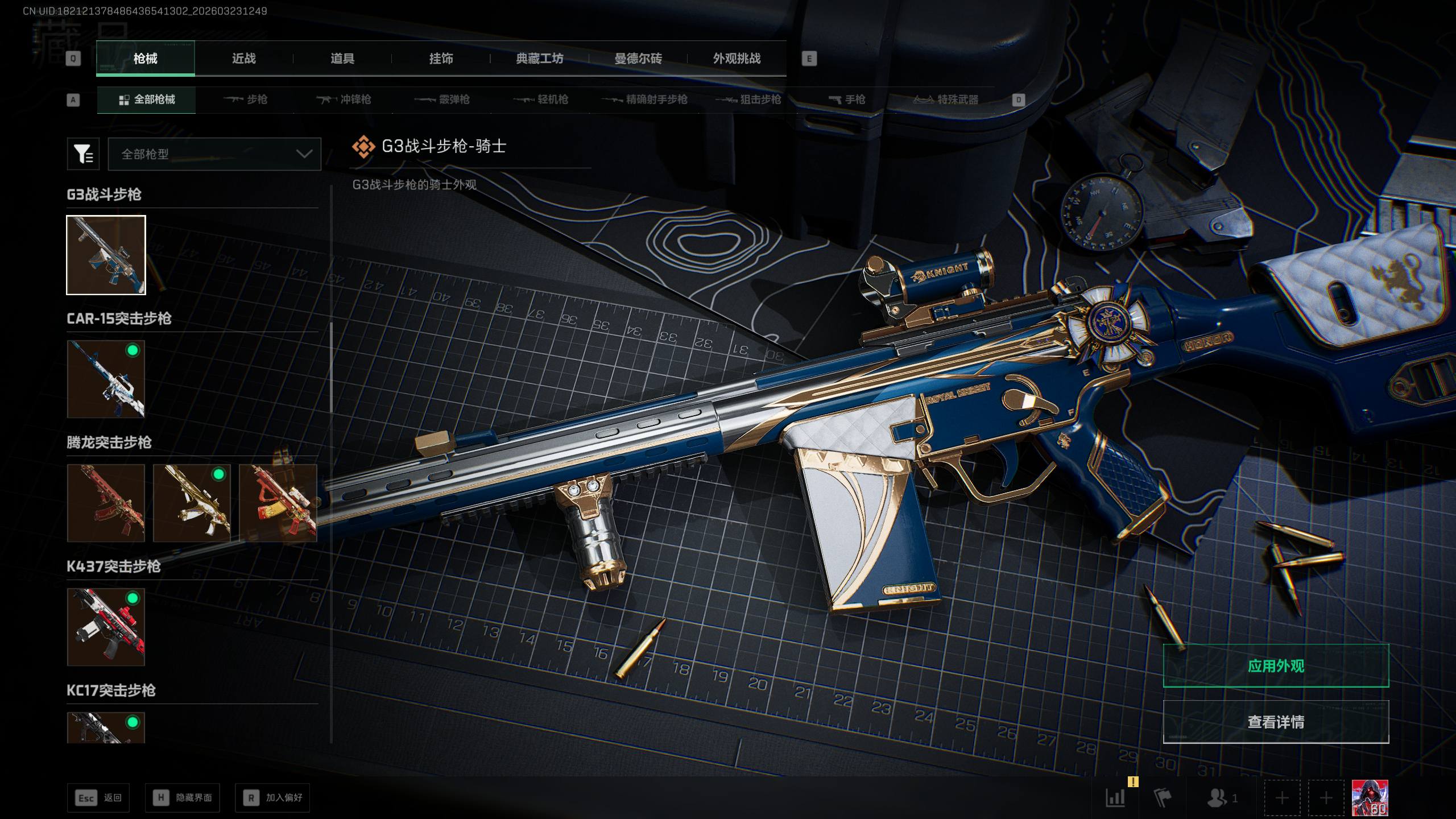This screenshot has width=1456, height=819.
Task: Open the 曼德尔砖 tab
Action: (638, 59)
